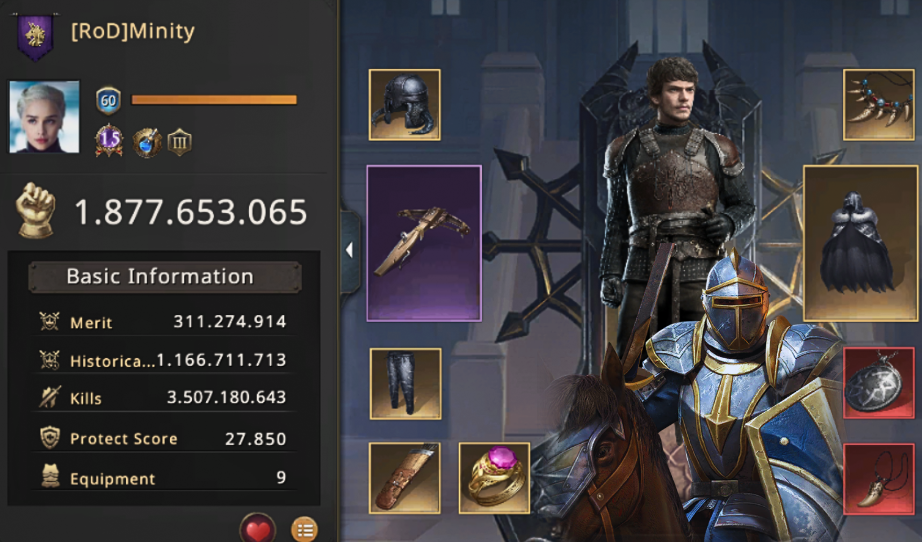Screen dimensions: 922x542
Task: Collapse the panel with the arrow handle
Action: click(349, 250)
